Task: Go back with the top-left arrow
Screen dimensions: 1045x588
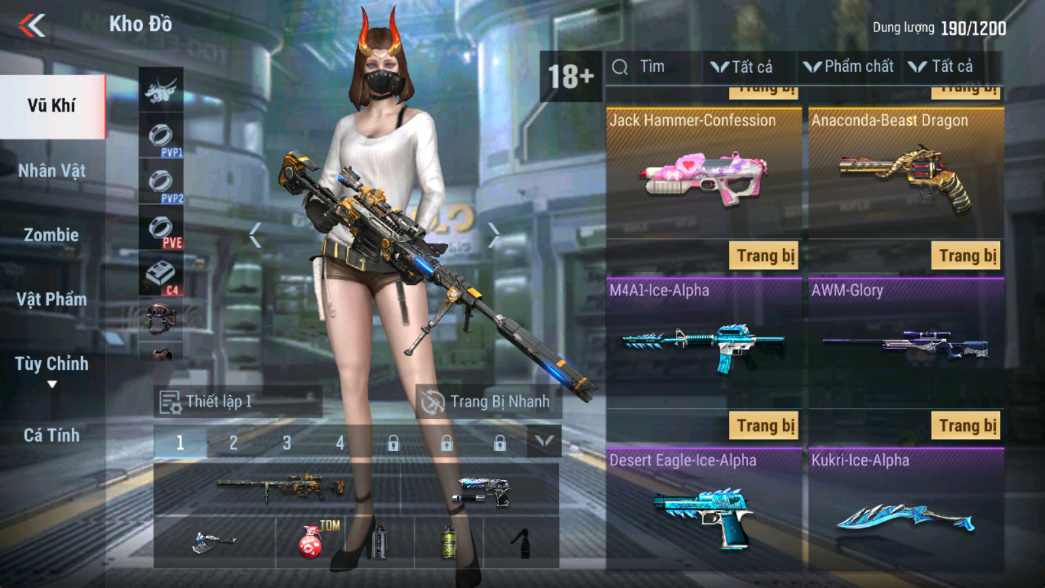Action: coord(32,25)
